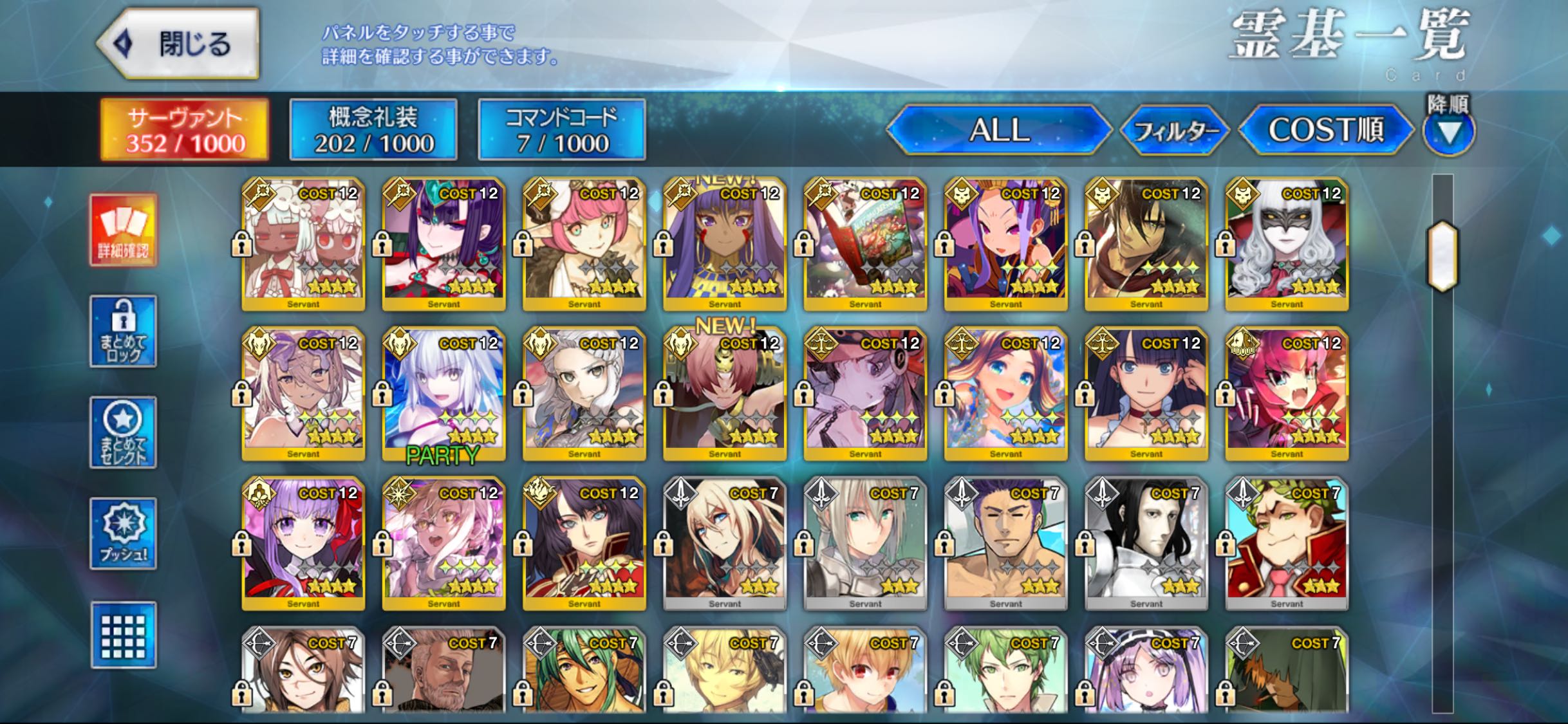This screenshot has height=724, width=1568.
Task: Select the servant card marked PARTY
Action: pyautogui.click(x=443, y=394)
